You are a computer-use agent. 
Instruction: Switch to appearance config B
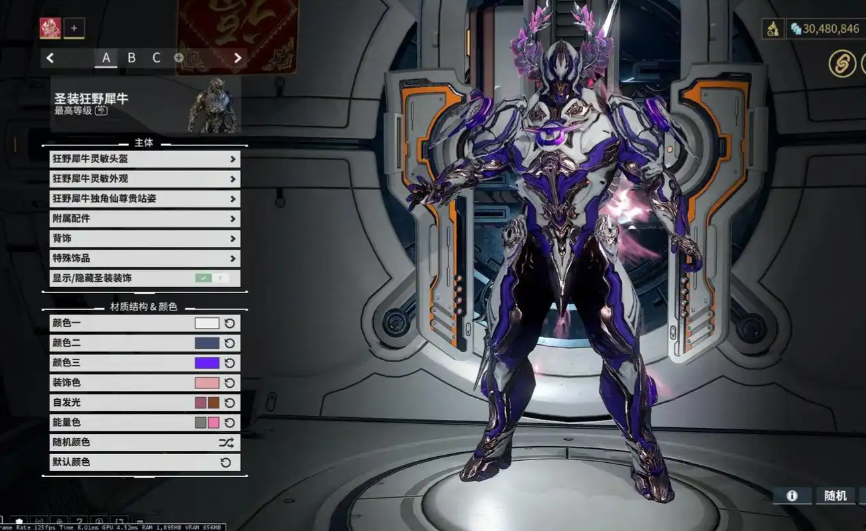tap(131, 58)
